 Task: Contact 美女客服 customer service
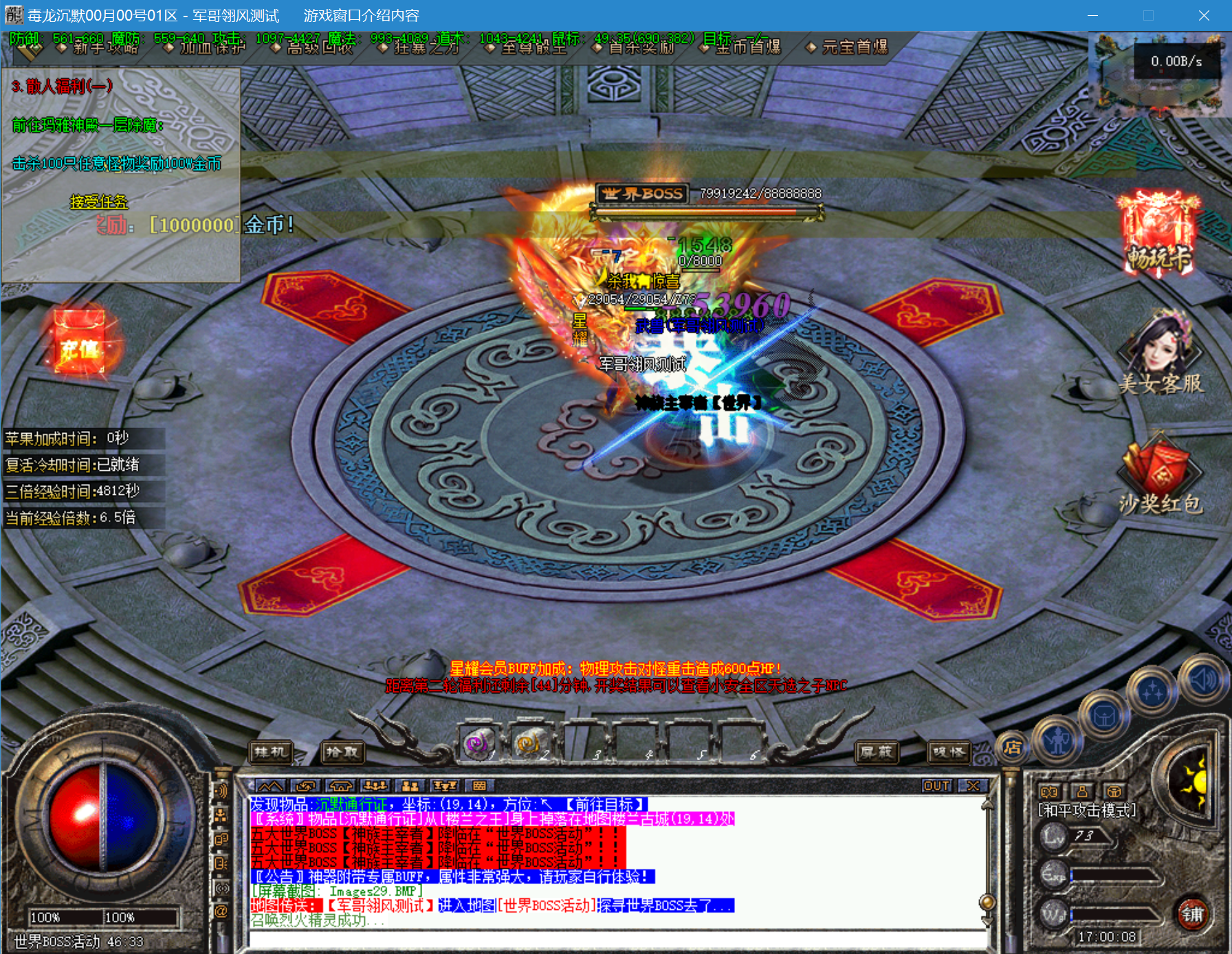[1160, 351]
